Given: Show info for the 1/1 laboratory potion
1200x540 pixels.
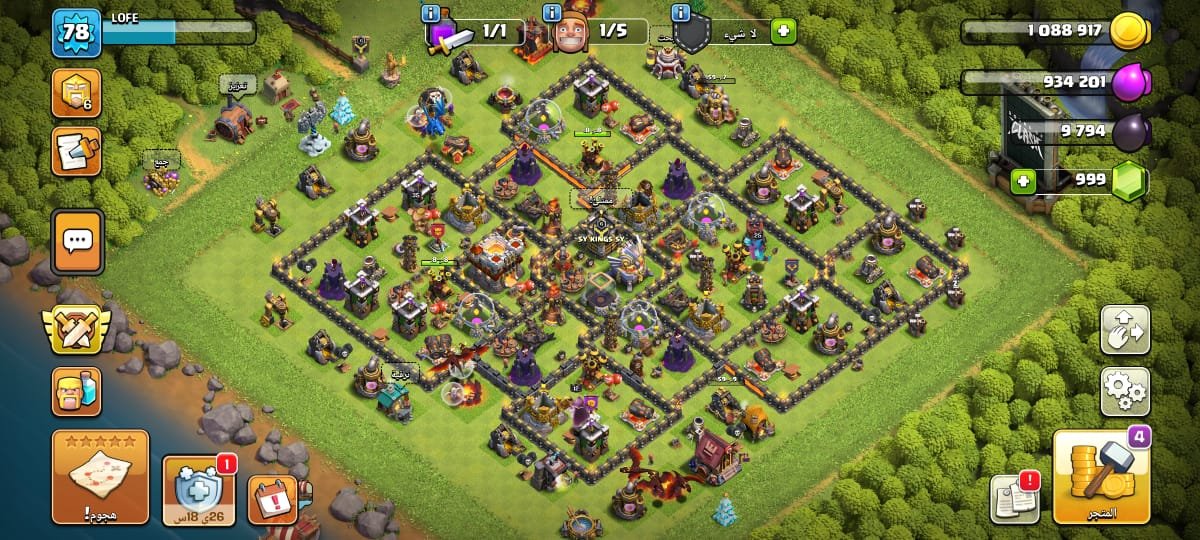Looking at the screenshot, I should coord(431,13).
